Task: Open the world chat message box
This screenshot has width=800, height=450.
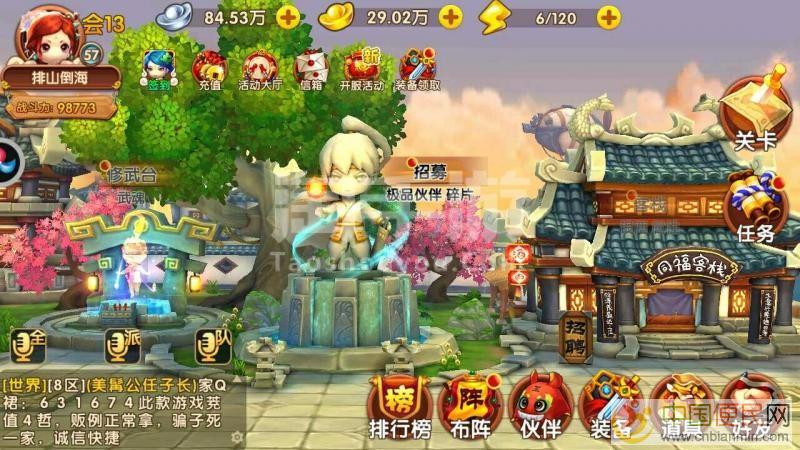Action: pyautogui.click(x=115, y=411)
